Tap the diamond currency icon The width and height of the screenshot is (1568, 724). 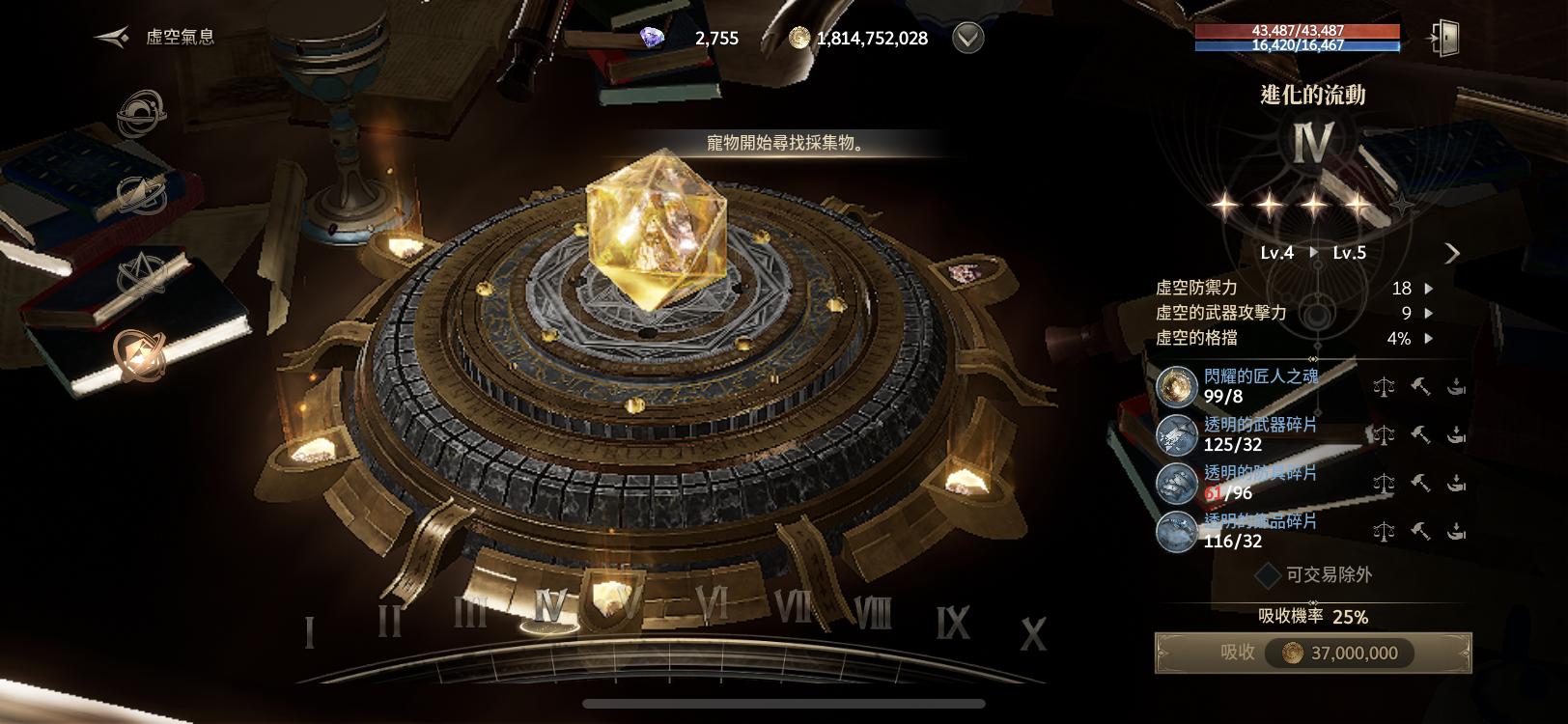tap(653, 38)
